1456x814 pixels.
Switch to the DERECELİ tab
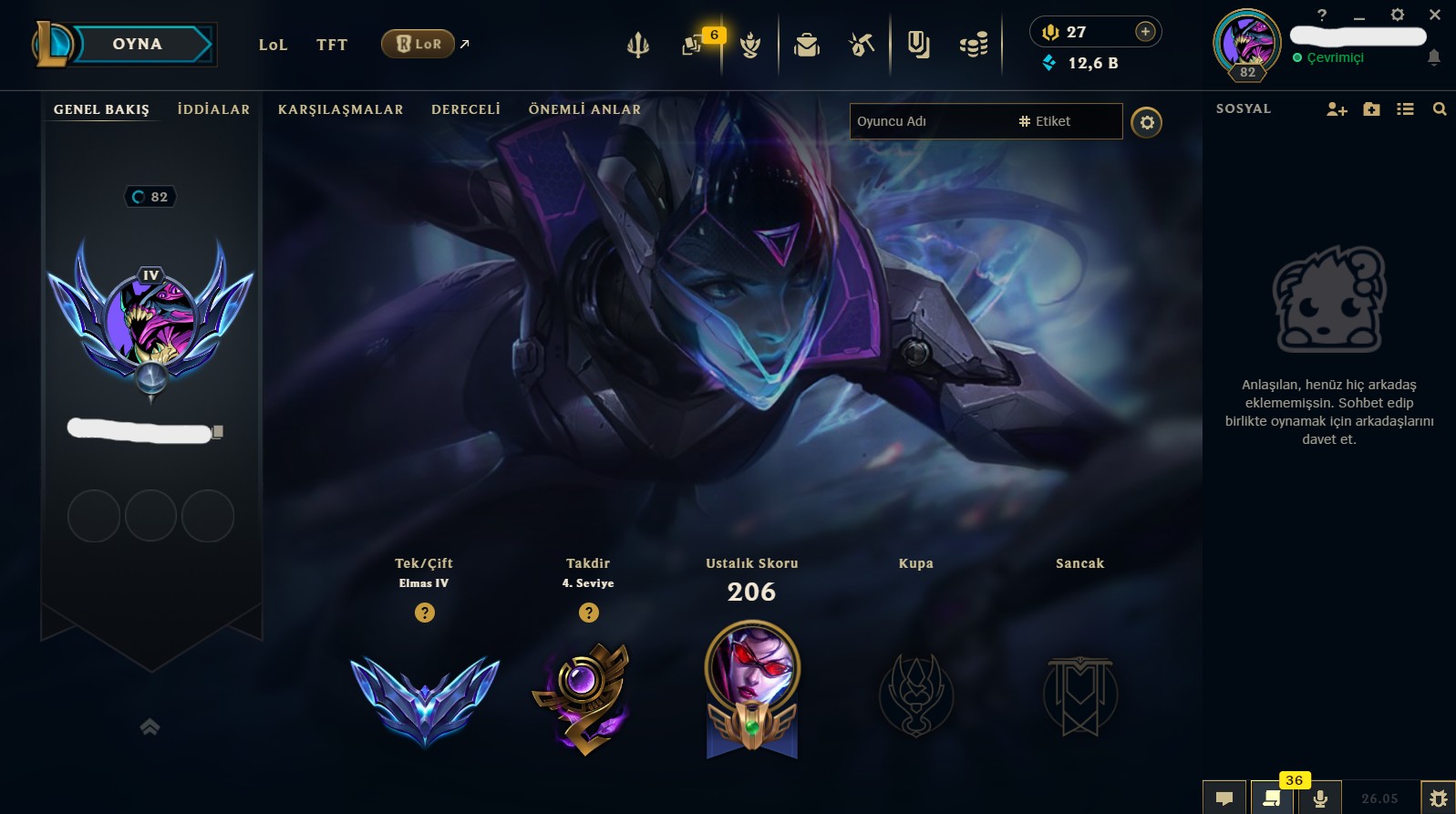coord(466,109)
